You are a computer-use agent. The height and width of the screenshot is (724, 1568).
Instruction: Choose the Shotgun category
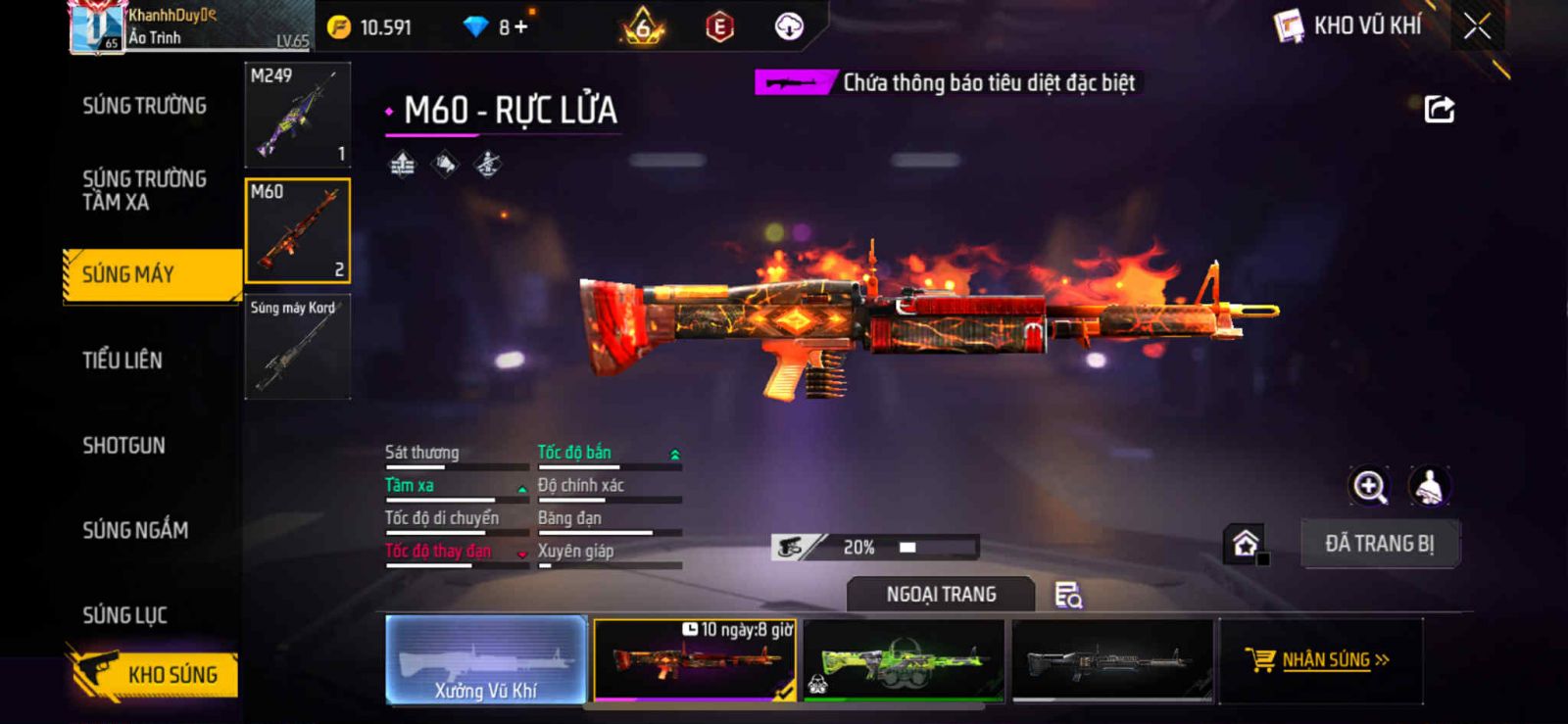123,446
